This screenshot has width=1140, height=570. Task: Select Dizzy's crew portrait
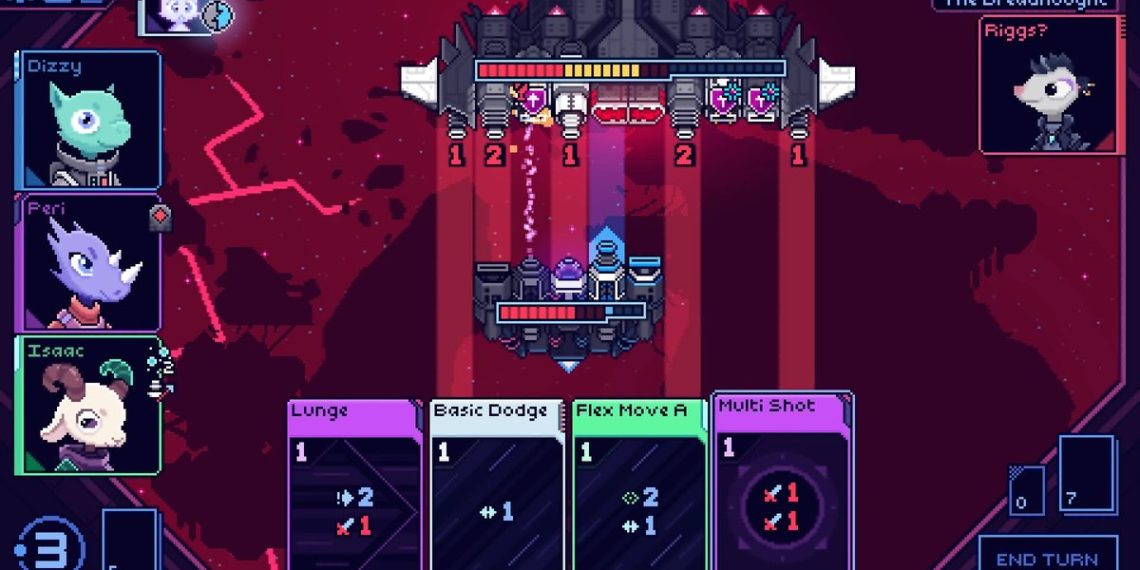pos(88,120)
